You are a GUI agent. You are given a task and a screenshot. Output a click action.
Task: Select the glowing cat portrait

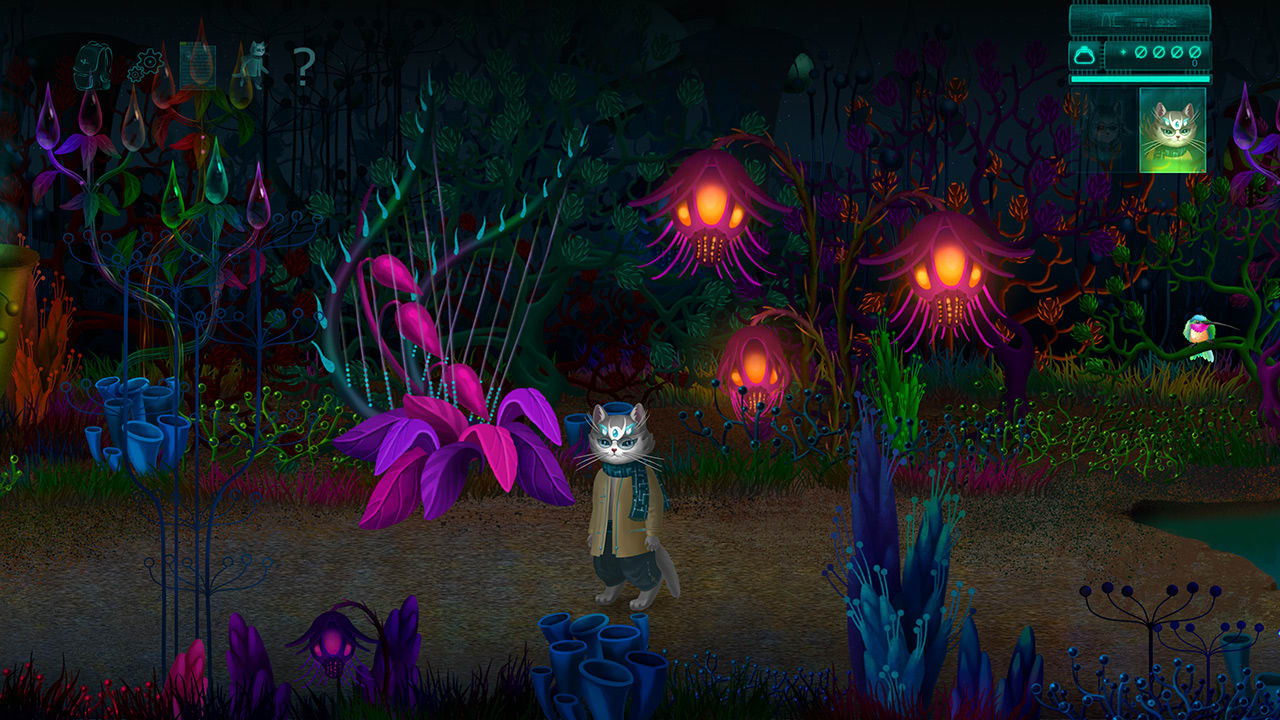pyautogui.click(x=1174, y=132)
